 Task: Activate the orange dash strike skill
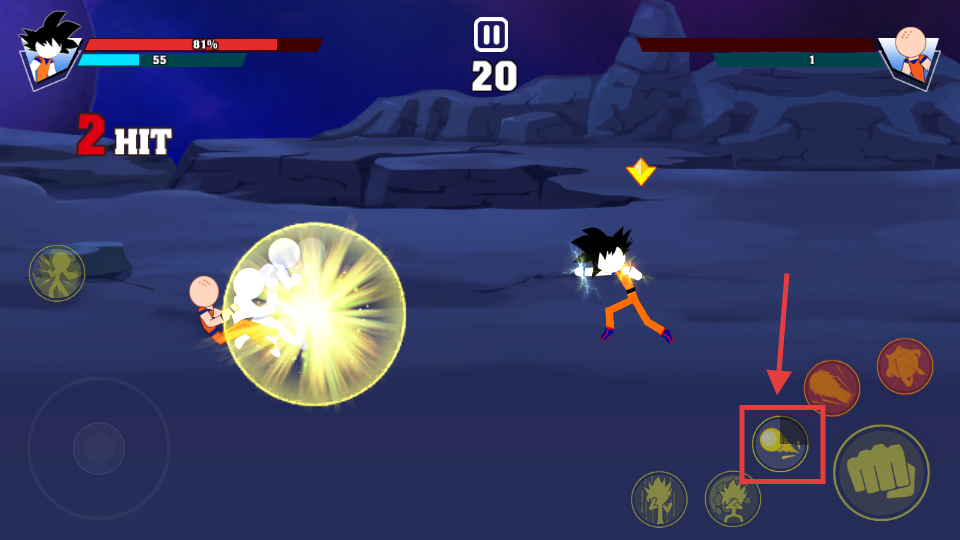click(x=831, y=388)
